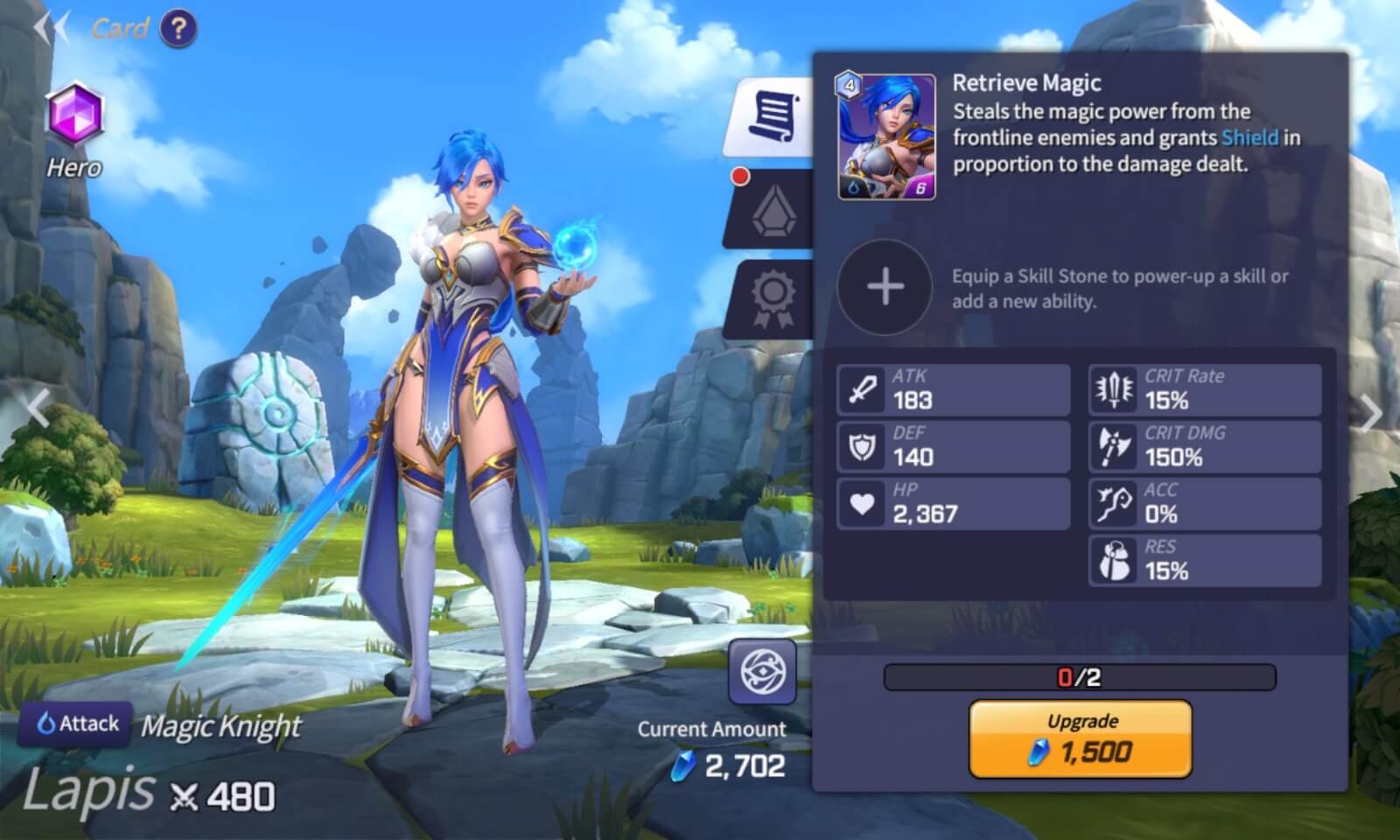Click the RES resistance stat icon

tap(1114, 558)
